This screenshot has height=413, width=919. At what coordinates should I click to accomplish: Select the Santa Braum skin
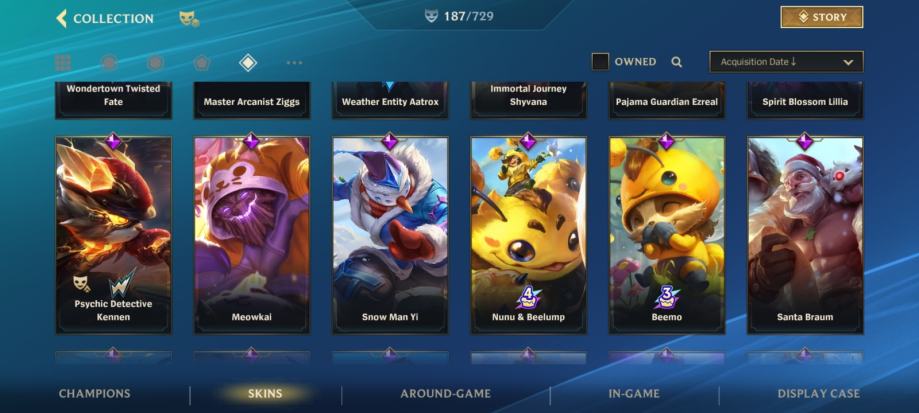coord(805,235)
